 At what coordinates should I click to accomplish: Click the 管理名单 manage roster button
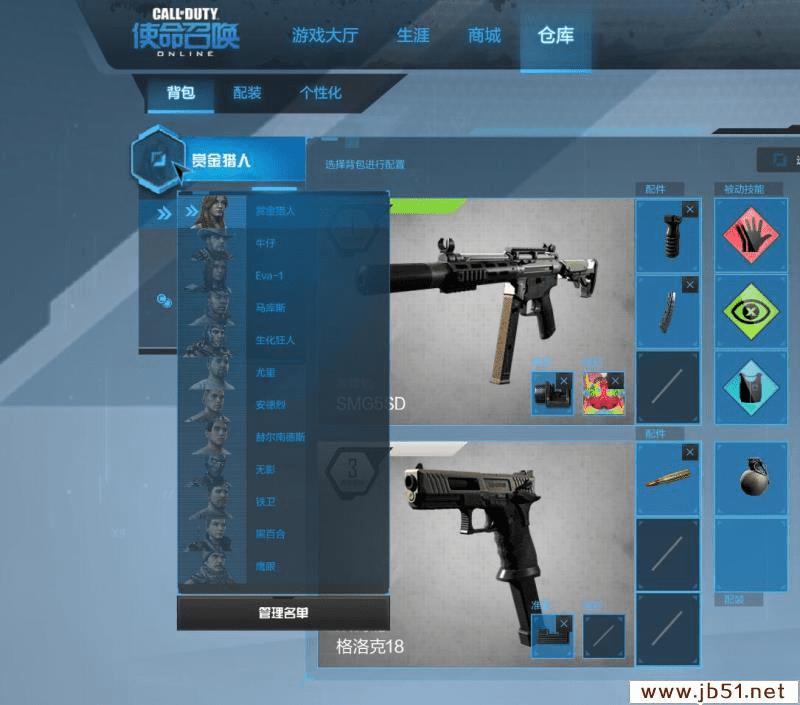(283, 613)
